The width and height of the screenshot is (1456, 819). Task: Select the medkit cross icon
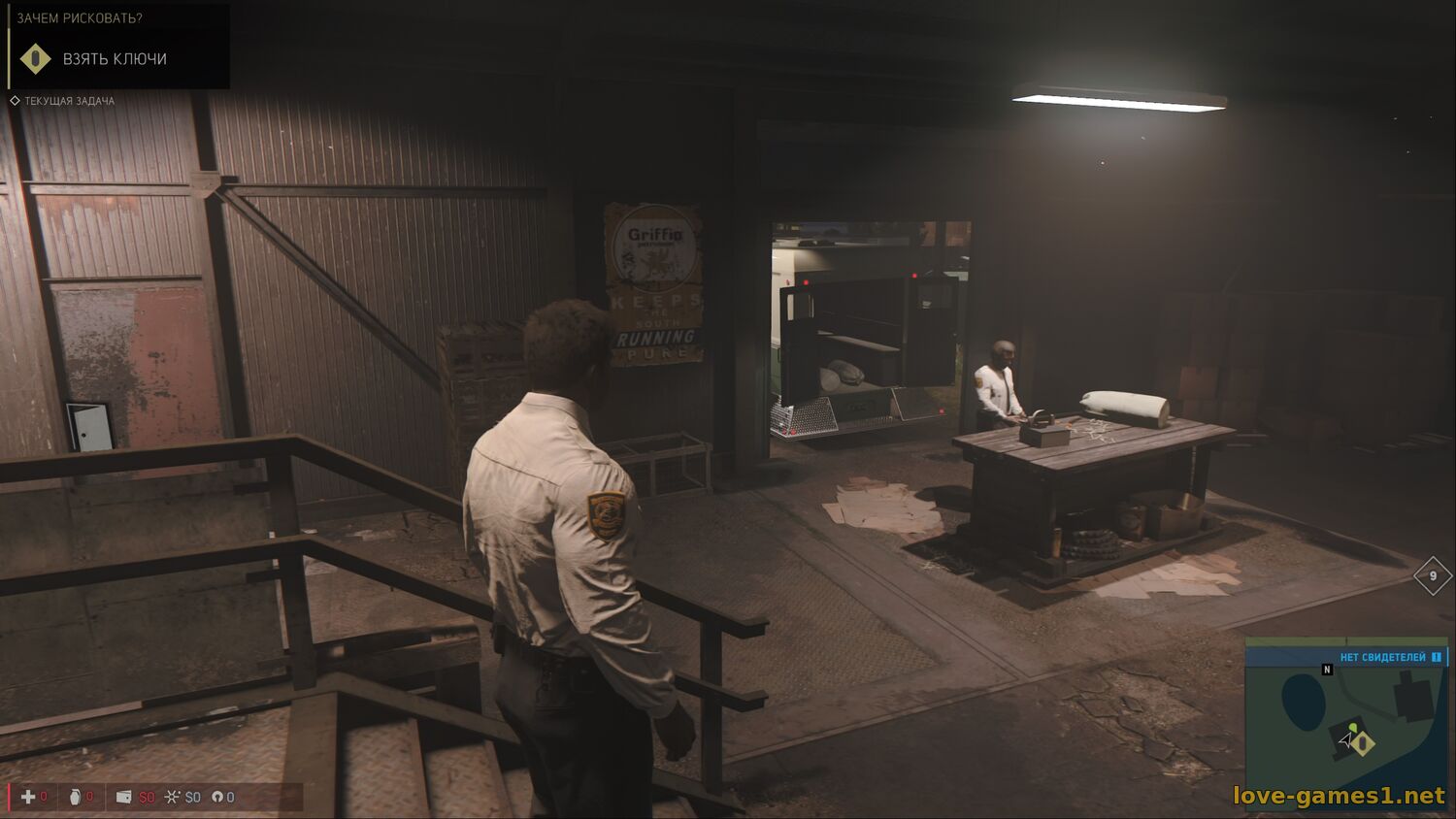(28, 797)
